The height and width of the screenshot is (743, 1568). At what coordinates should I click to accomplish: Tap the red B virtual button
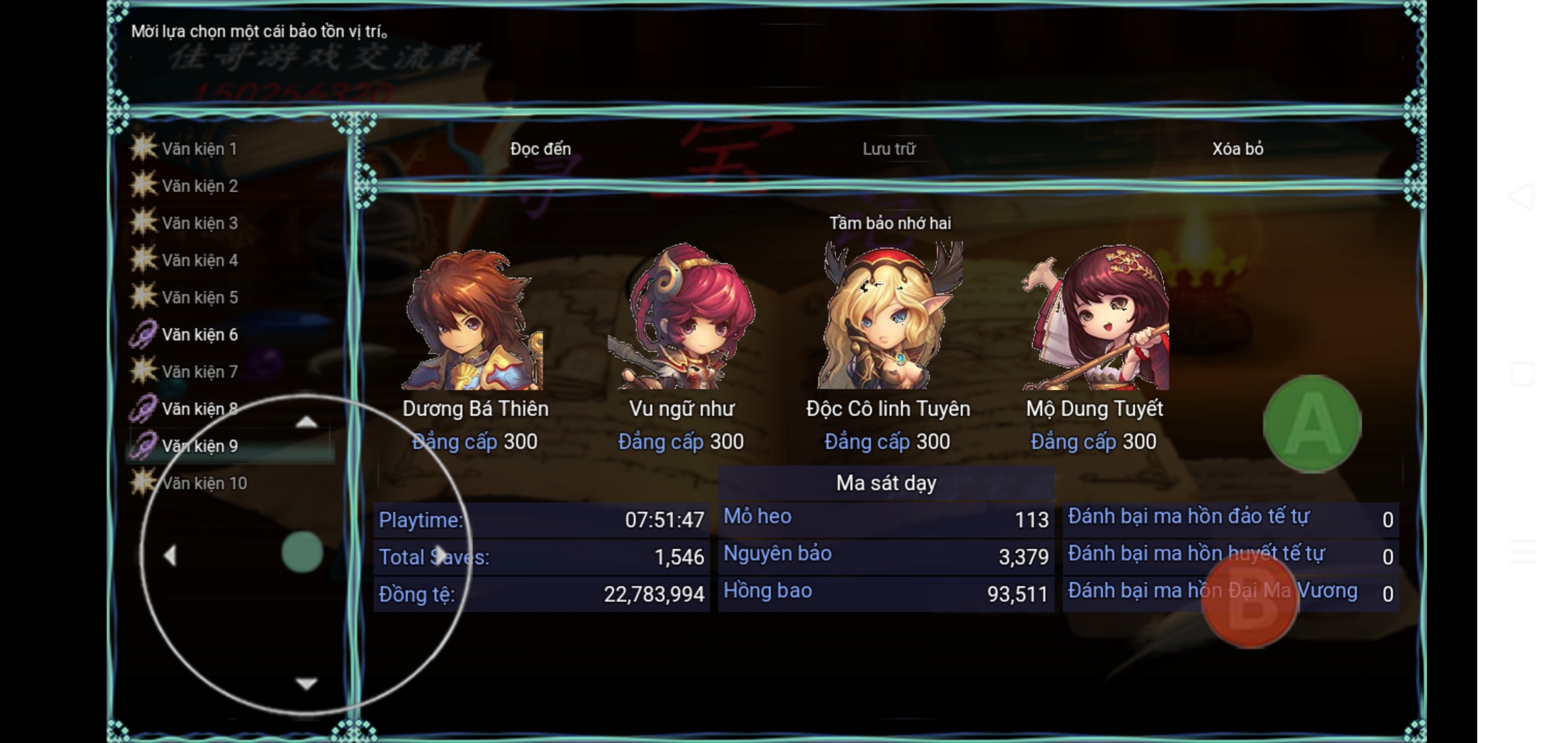point(1250,601)
